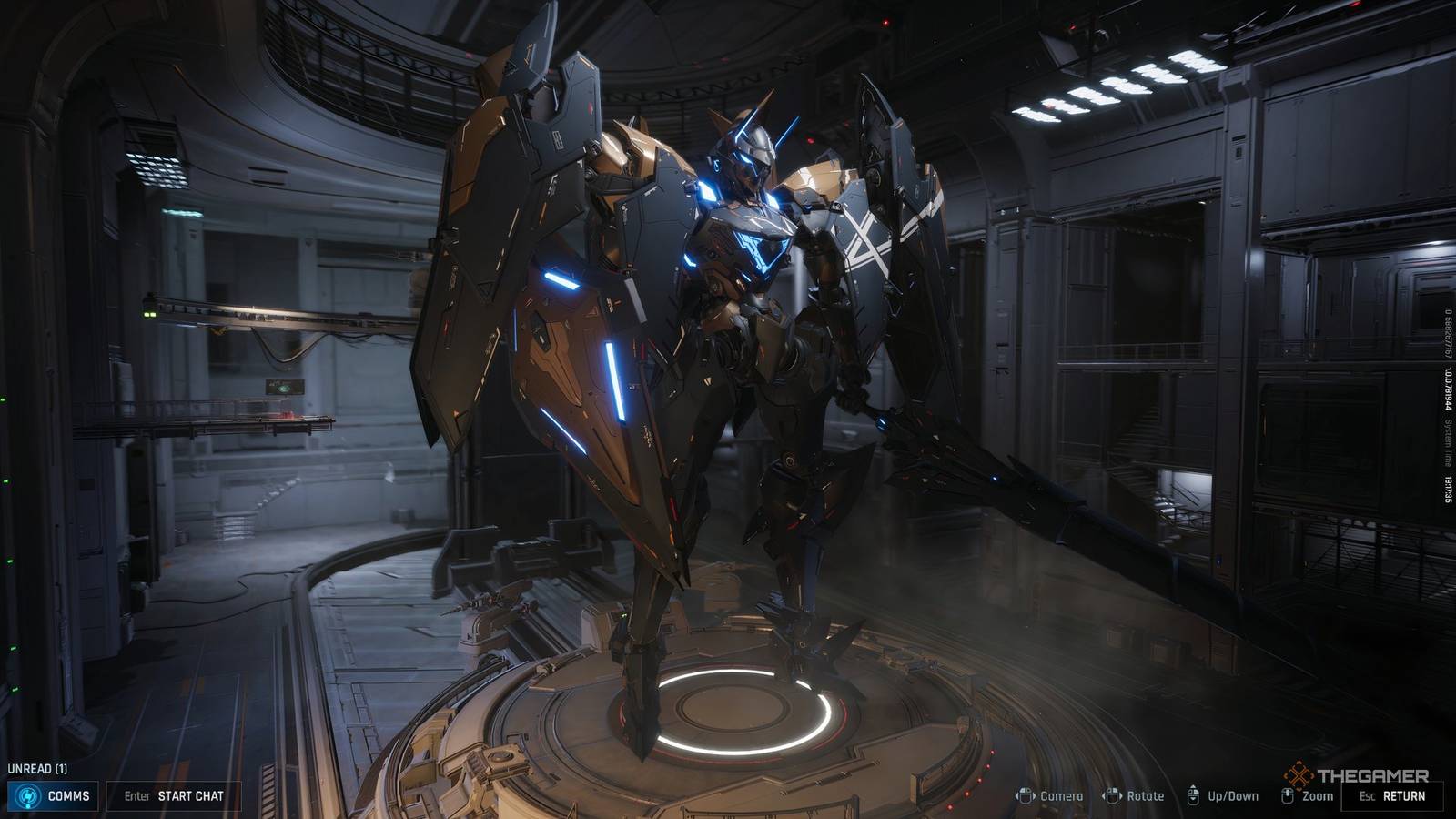Click the Rotate mouse control icon
Screen dimensions: 1456x819
[x=1114, y=794]
